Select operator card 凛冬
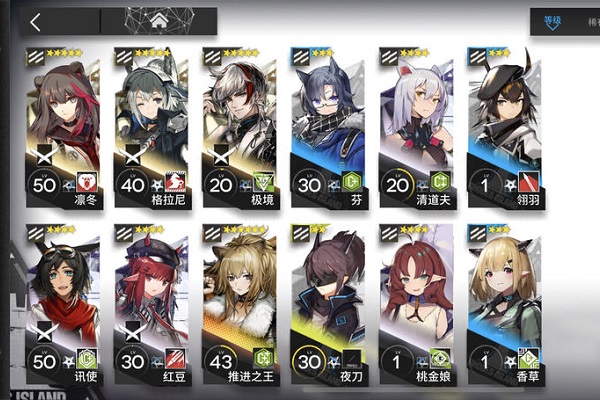Image resolution: width=600 pixels, height=400 pixels. [x=64, y=125]
